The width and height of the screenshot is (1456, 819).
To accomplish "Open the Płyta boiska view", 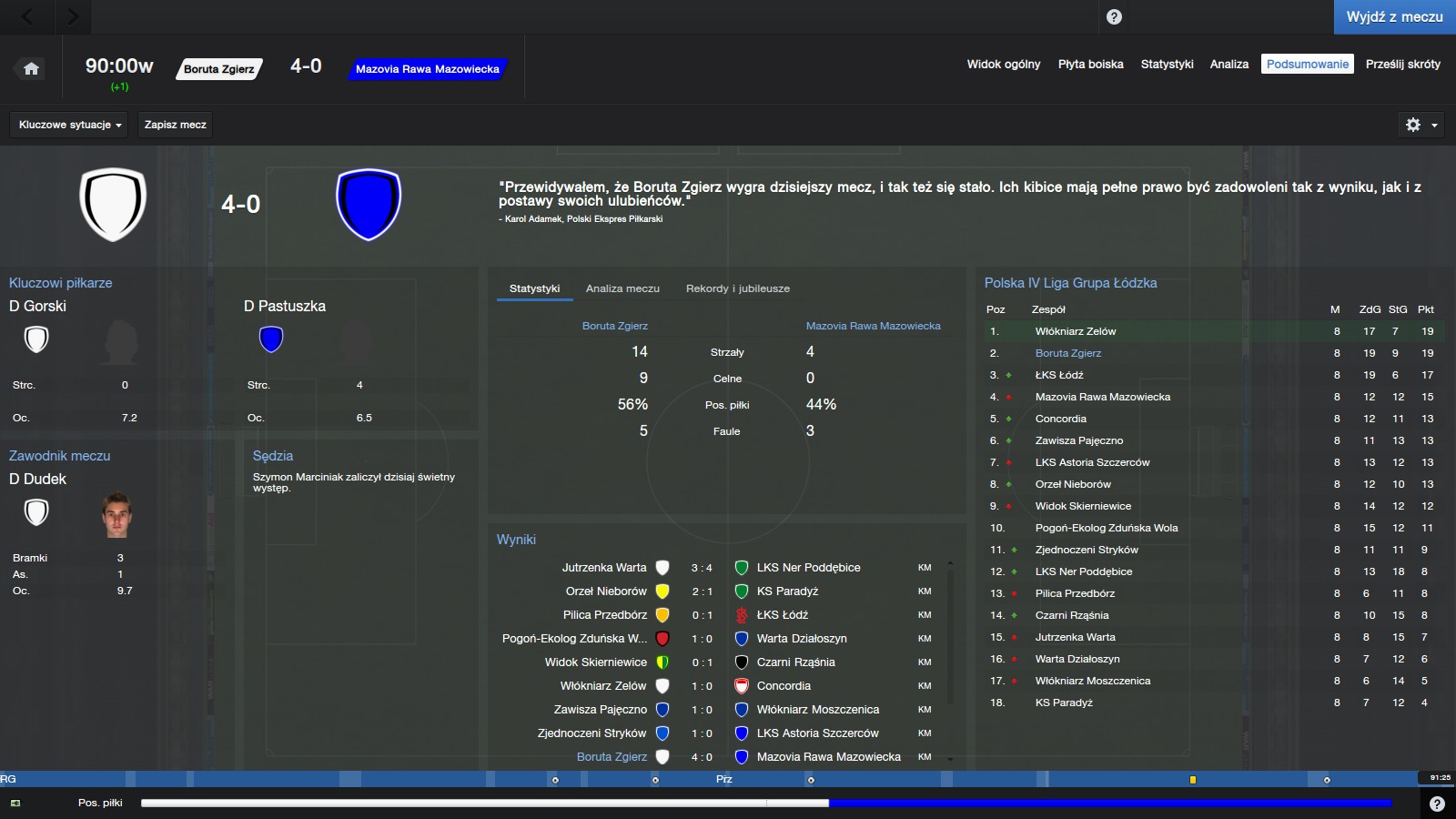I will tap(1090, 65).
